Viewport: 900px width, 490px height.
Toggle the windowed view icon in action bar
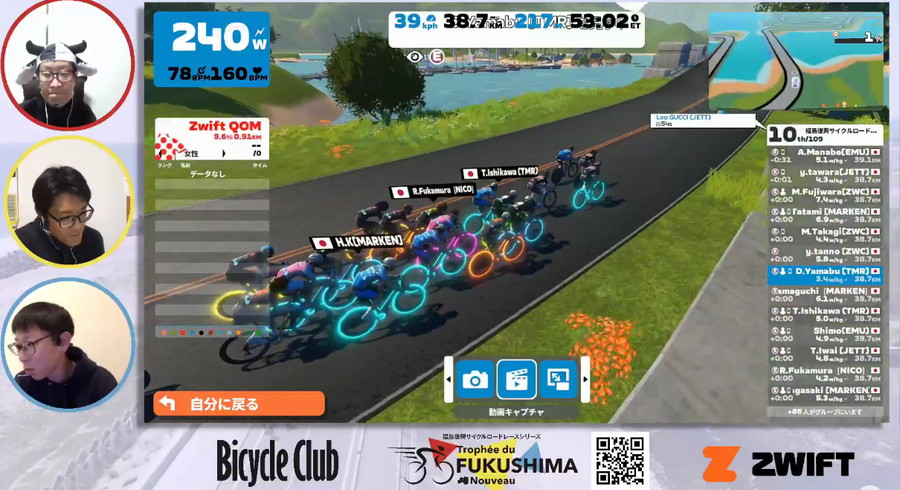(x=556, y=380)
